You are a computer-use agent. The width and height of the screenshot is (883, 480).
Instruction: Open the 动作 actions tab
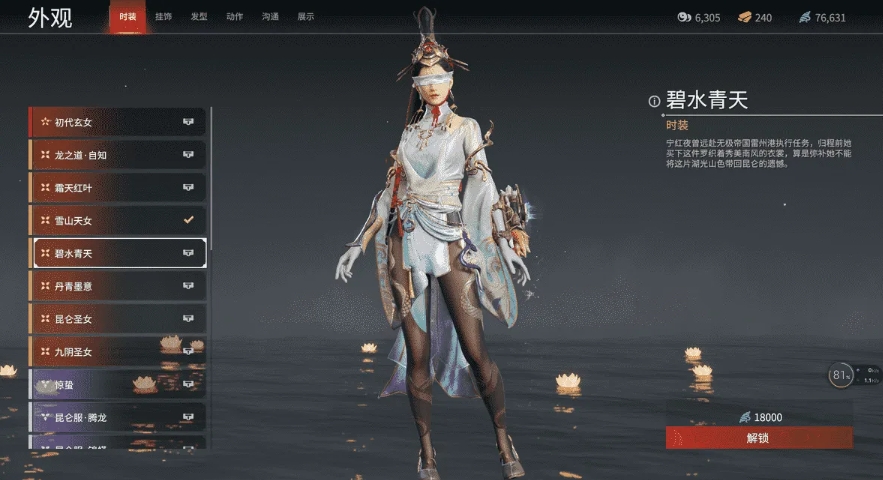click(x=235, y=17)
